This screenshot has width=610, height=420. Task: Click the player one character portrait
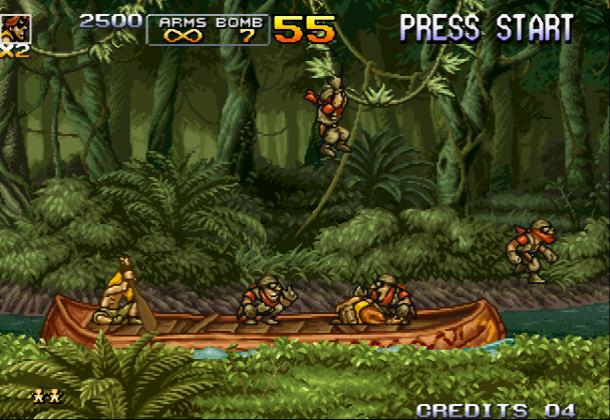click(14, 27)
